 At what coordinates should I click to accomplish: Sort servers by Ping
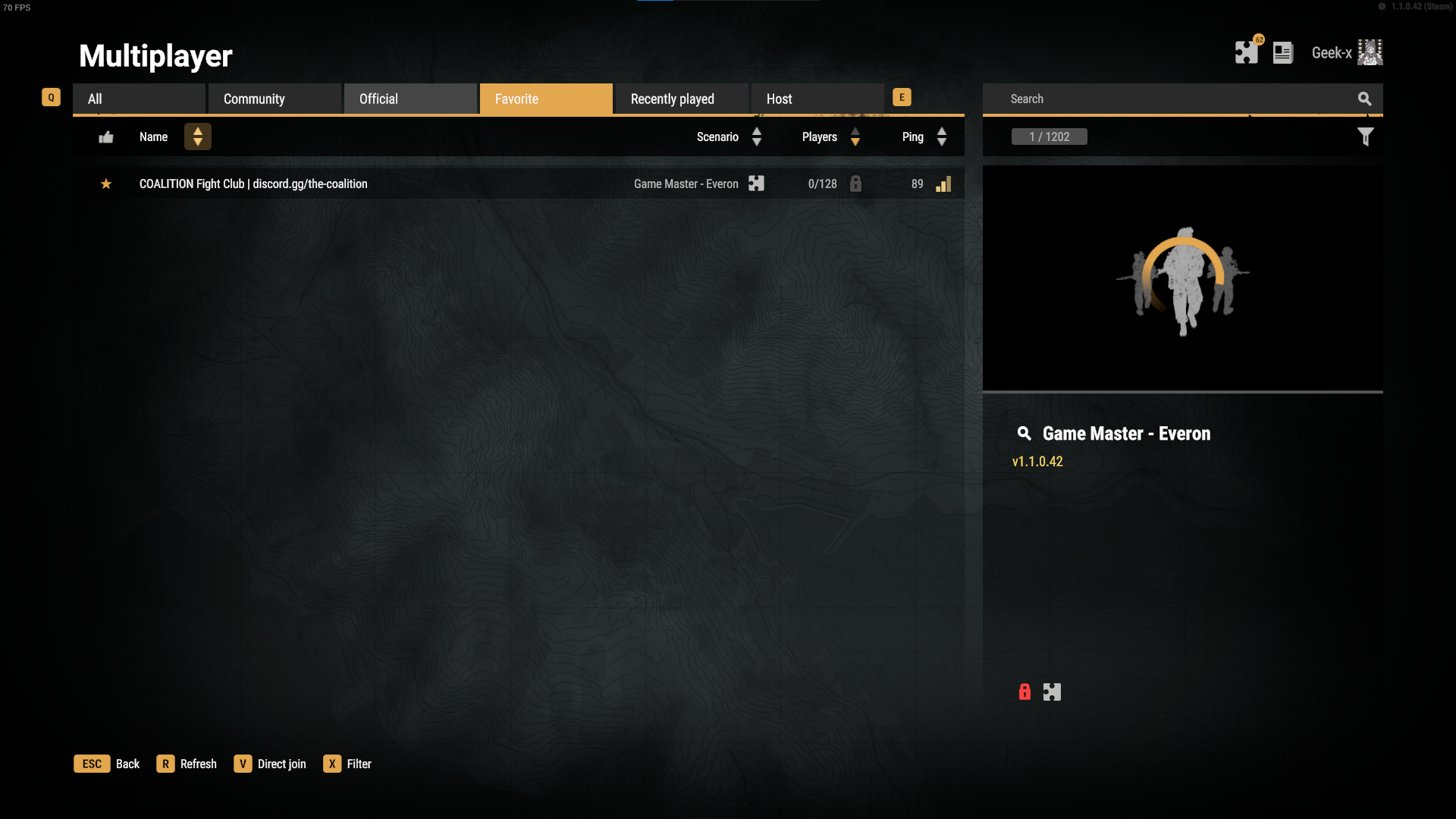point(941,136)
